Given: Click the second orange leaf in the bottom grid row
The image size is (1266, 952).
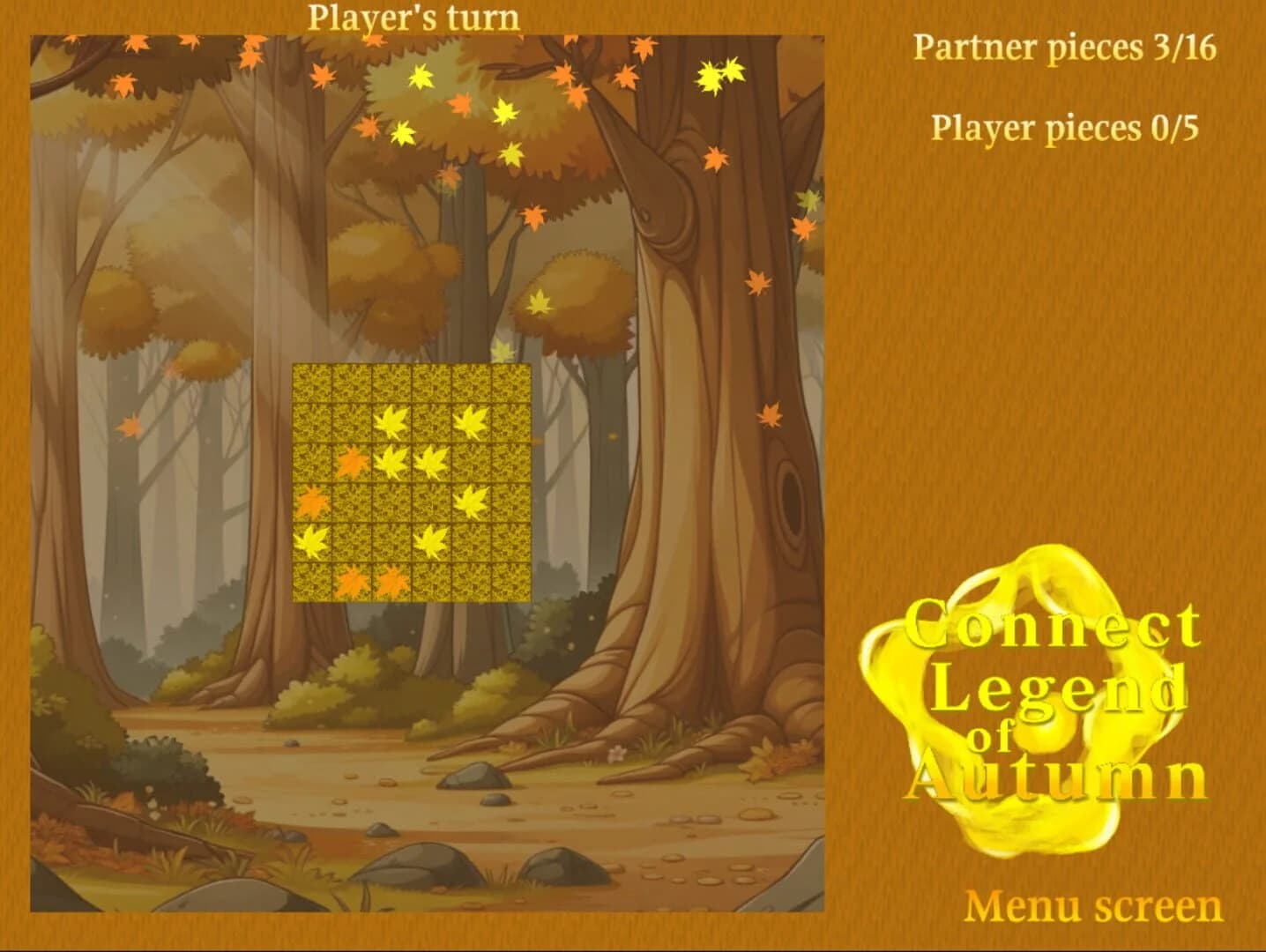Looking at the screenshot, I should [x=393, y=583].
